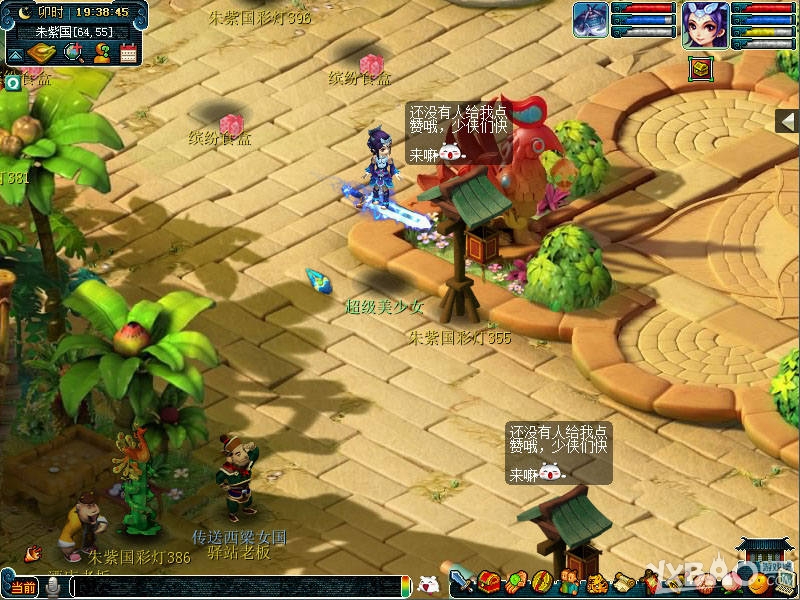Select the pet portrait at top

click(591, 22)
